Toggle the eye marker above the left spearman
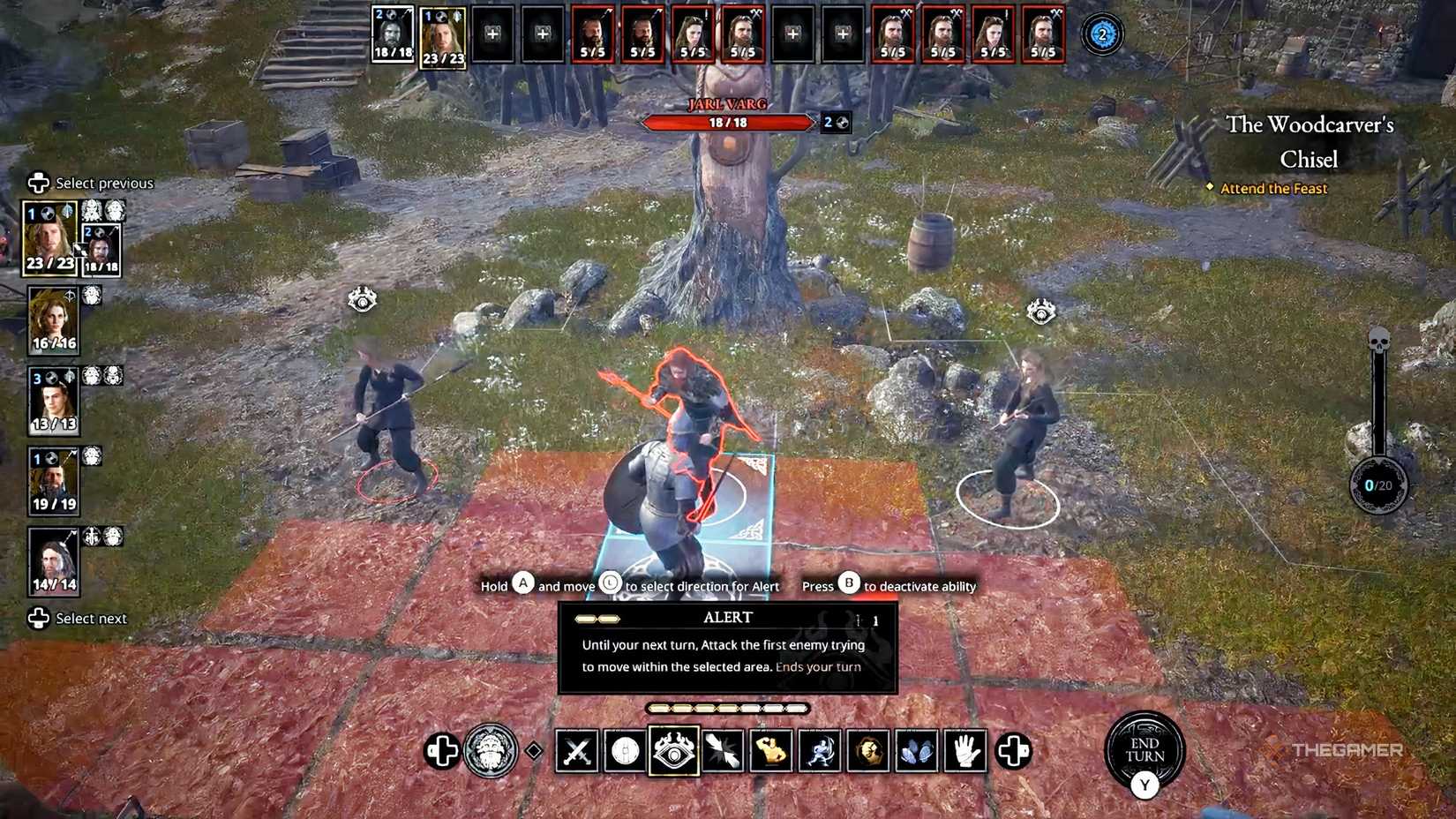1456x819 pixels. point(362,298)
